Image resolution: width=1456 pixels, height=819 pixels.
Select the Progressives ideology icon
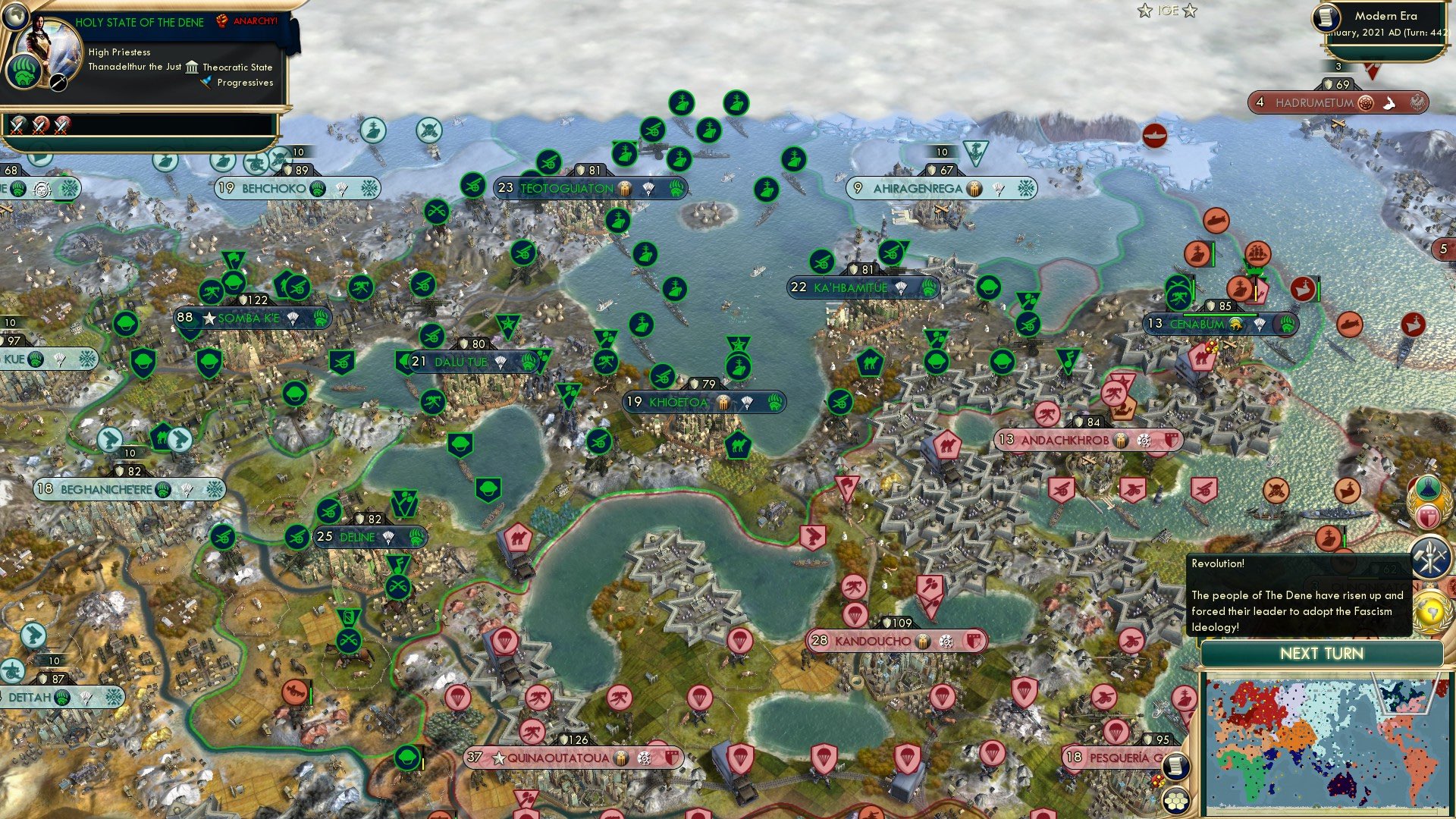(x=206, y=83)
